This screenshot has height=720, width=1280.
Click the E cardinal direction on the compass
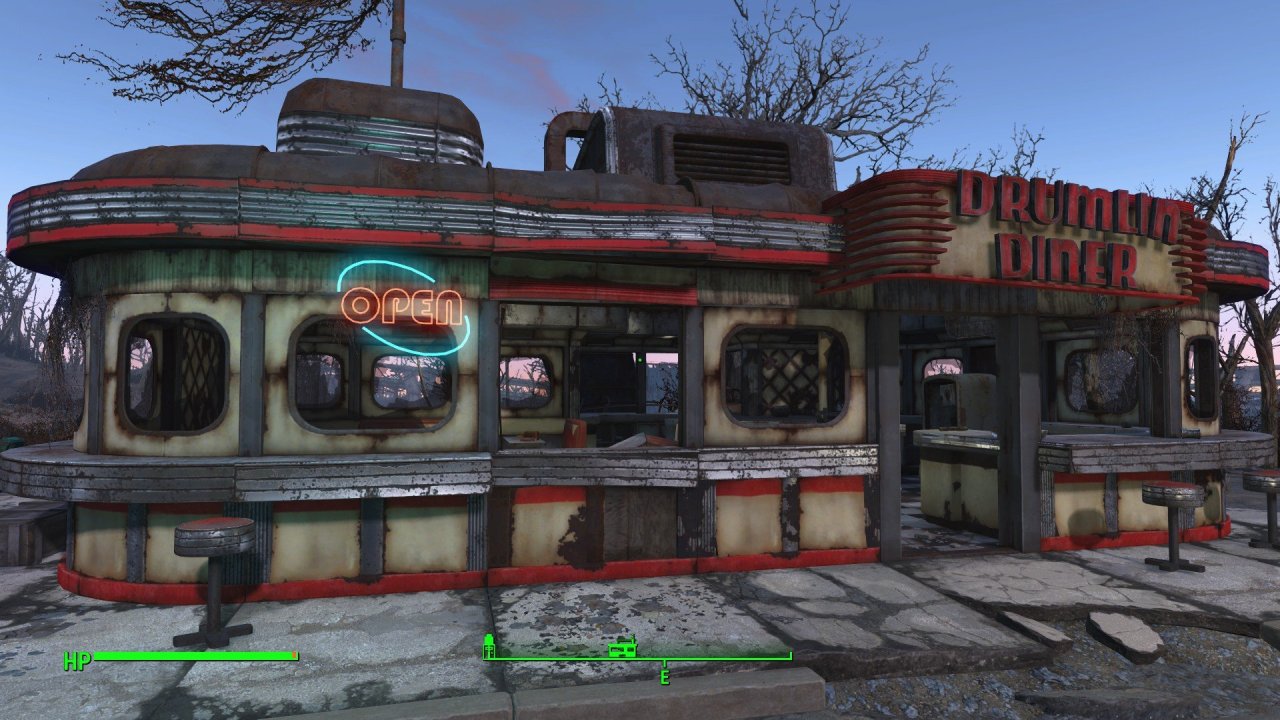[x=664, y=677]
